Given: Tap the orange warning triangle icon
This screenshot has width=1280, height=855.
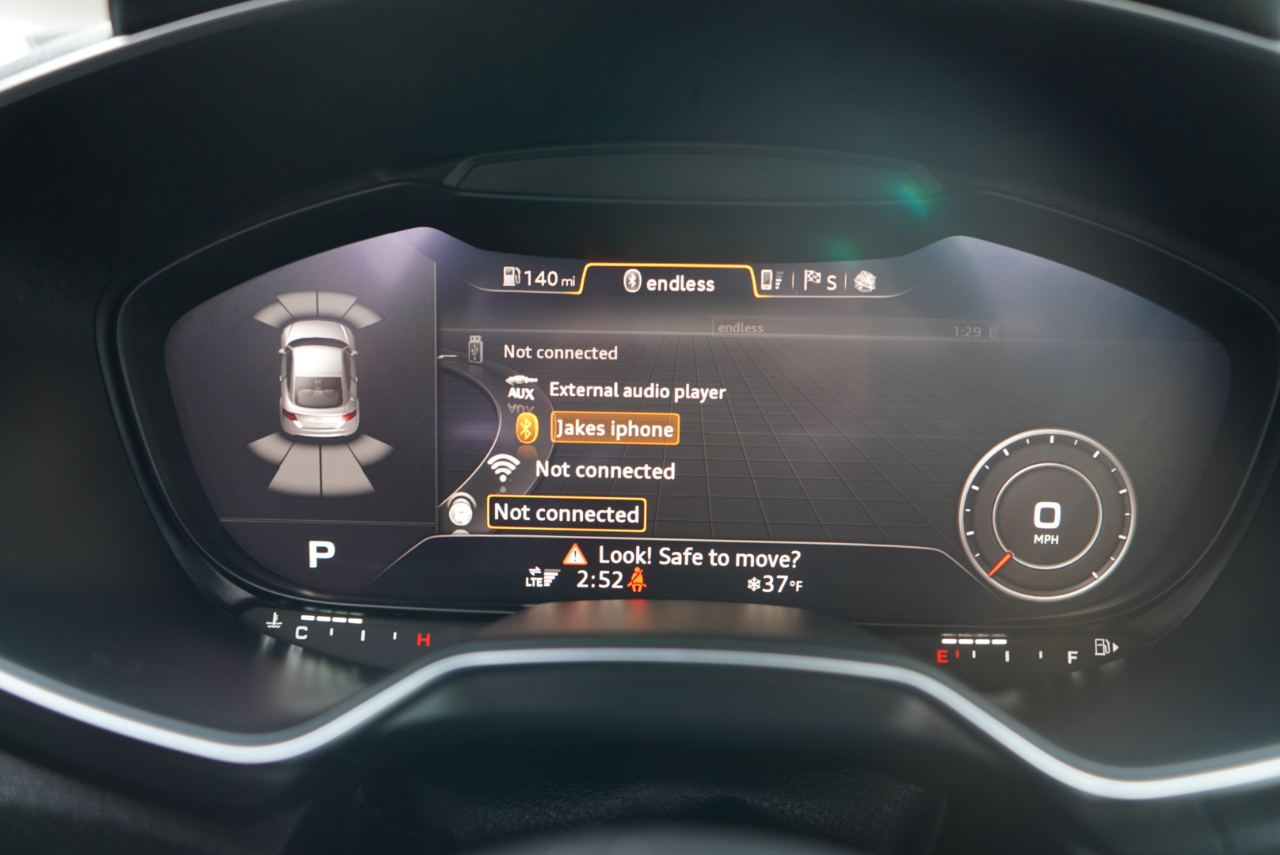Looking at the screenshot, I should point(575,555).
